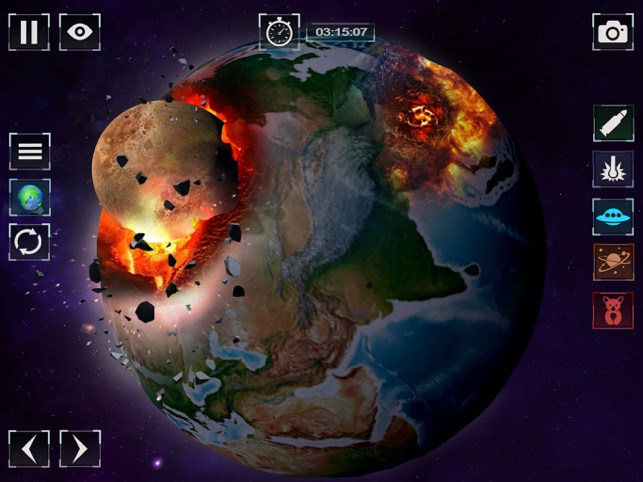This screenshot has width=643, height=482.
Task: Select the laser beam weapon
Action: tap(612, 169)
